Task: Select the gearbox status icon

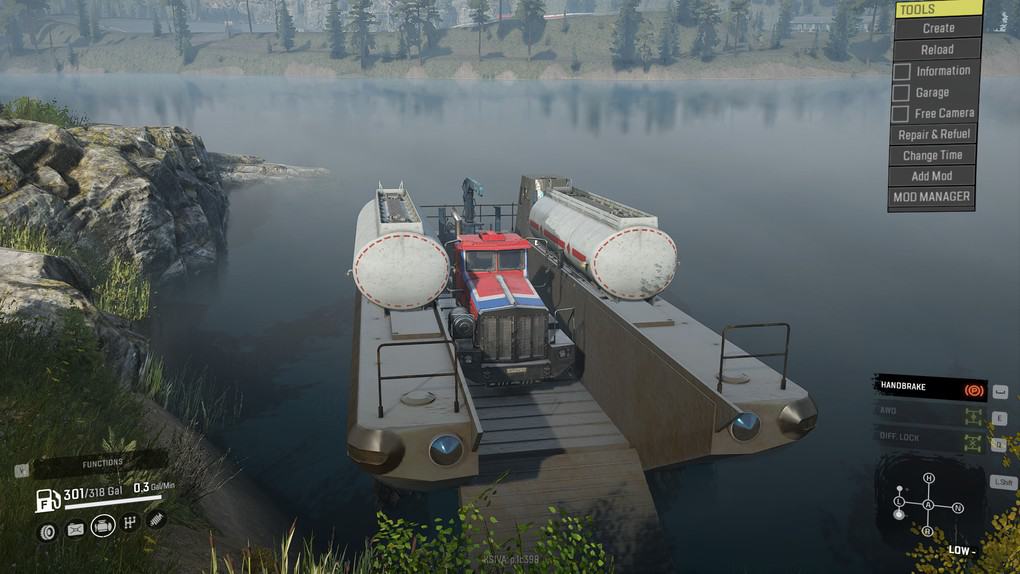Action: (x=130, y=523)
